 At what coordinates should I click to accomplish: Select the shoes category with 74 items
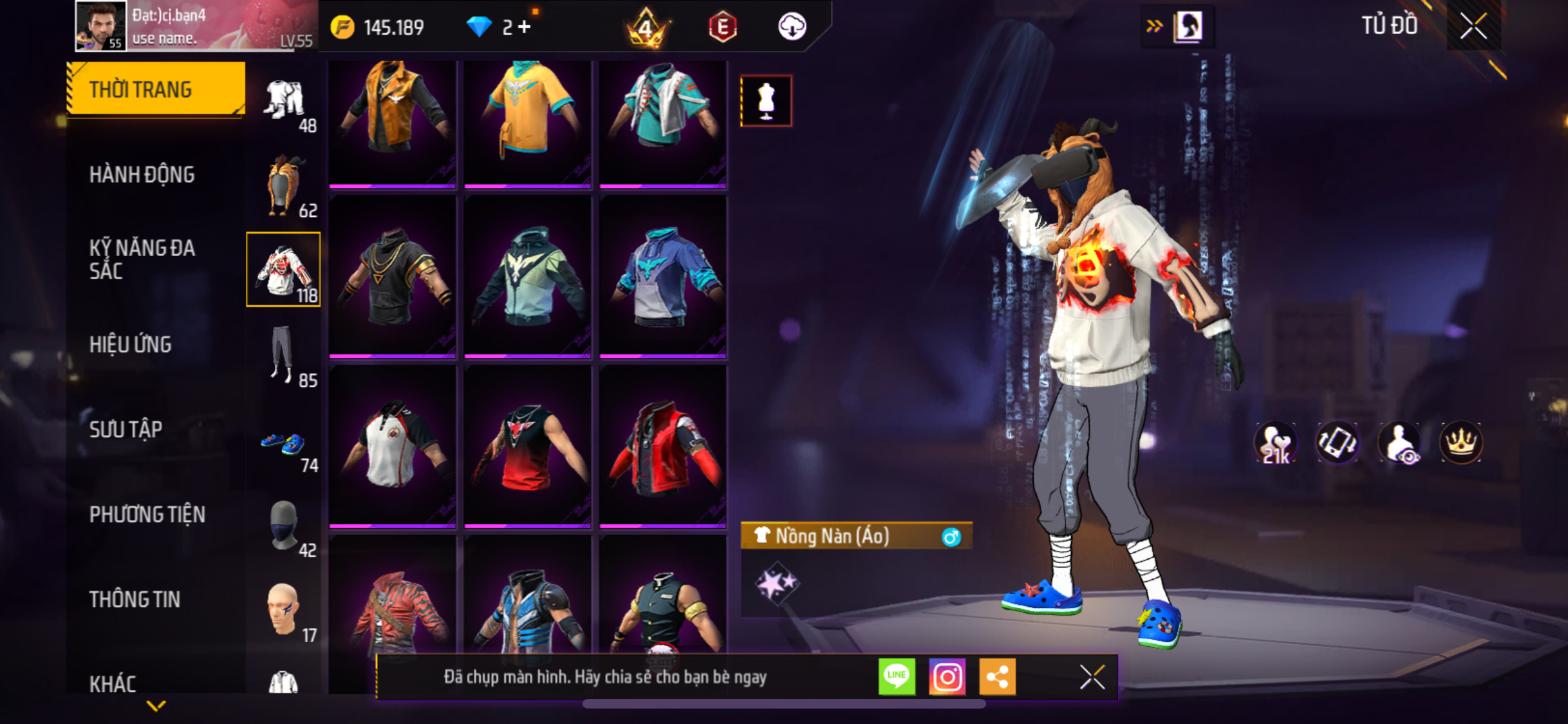point(283,443)
